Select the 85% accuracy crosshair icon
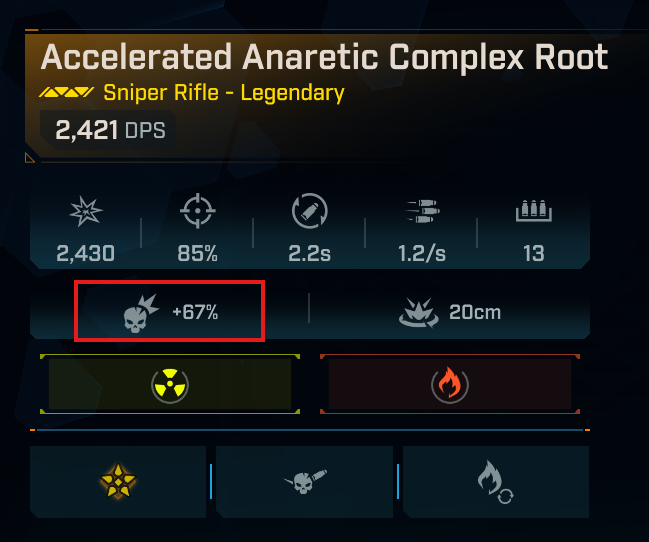This screenshot has width=649, height=542. coord(197,212)
